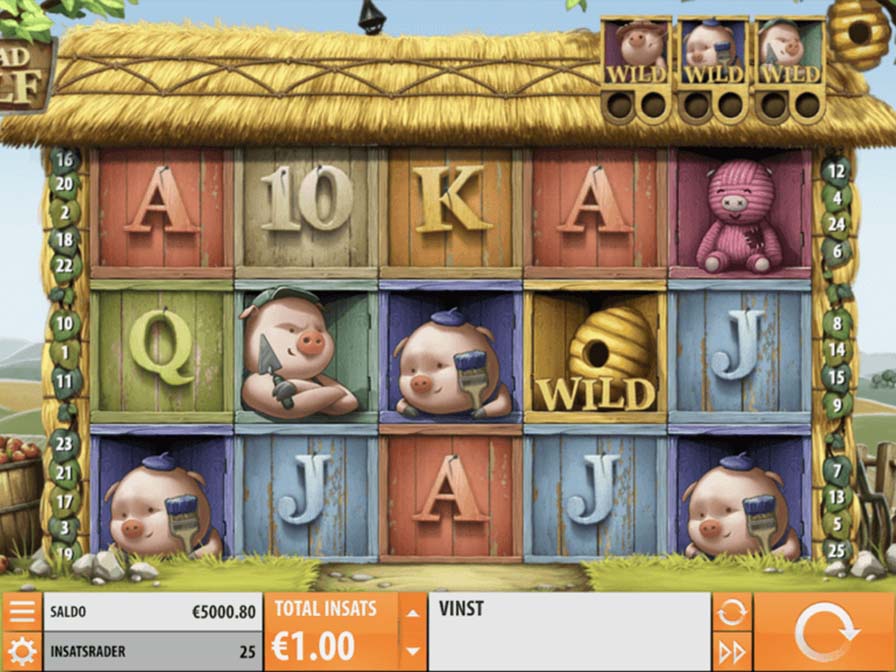Select payline number 25 marker
The image size is (896, 672).
click(x=838, y=549)
